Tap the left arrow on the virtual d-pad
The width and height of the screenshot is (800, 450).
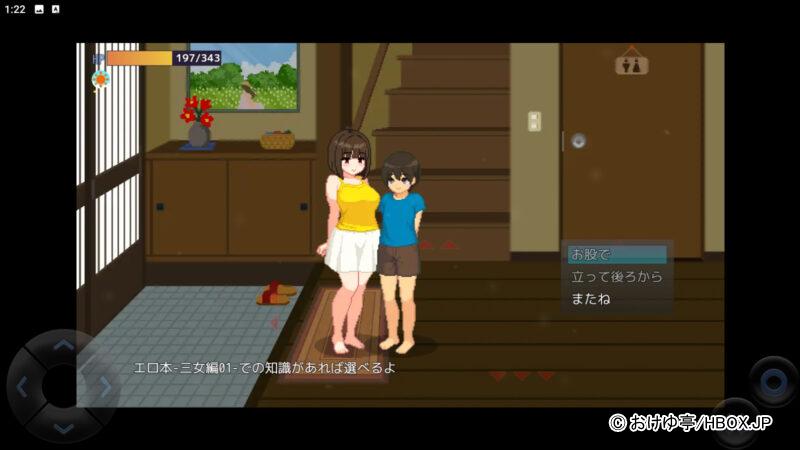point(22,387)
